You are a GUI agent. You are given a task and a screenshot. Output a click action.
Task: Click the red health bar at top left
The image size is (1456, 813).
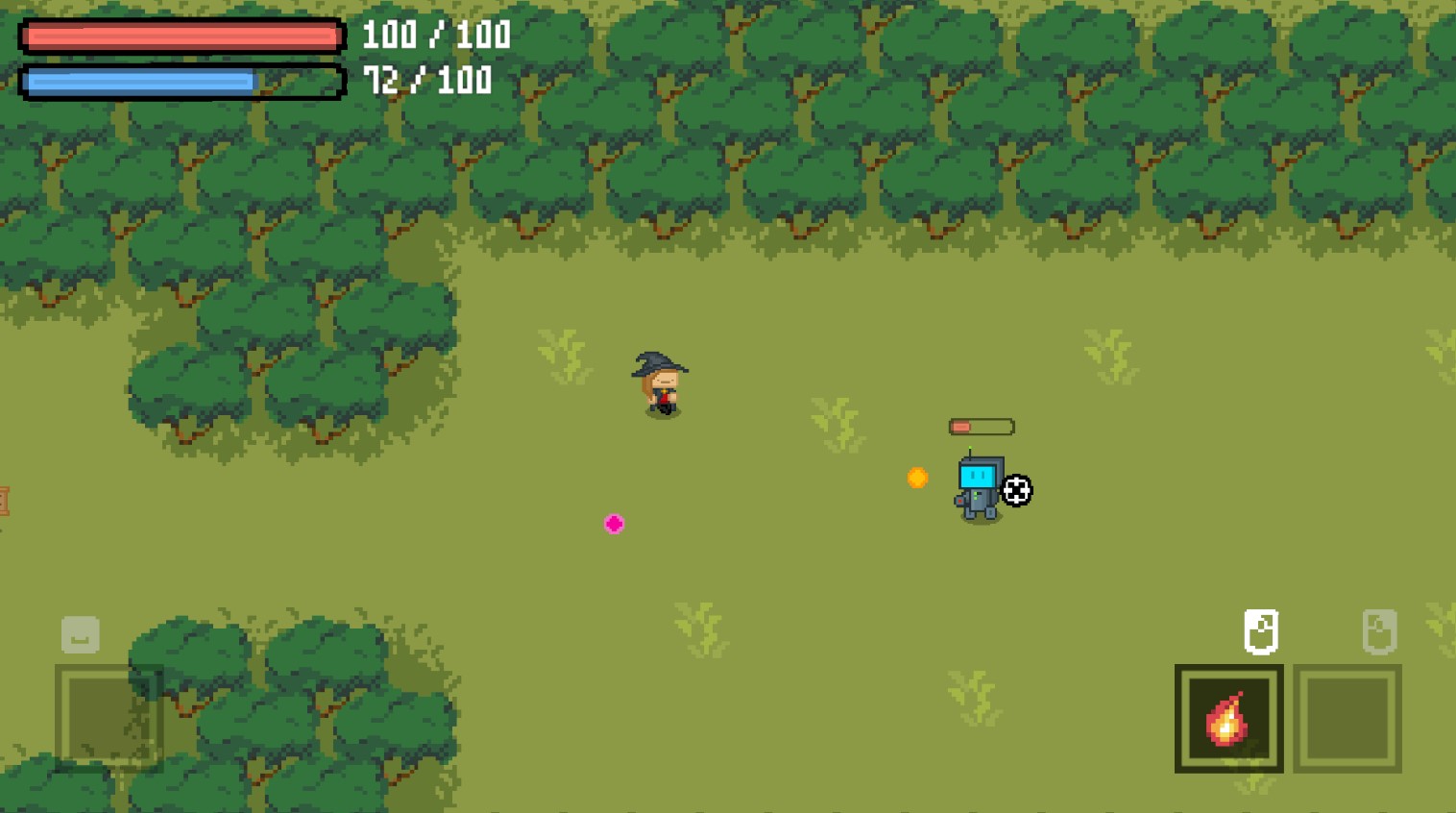pos(181,36)
